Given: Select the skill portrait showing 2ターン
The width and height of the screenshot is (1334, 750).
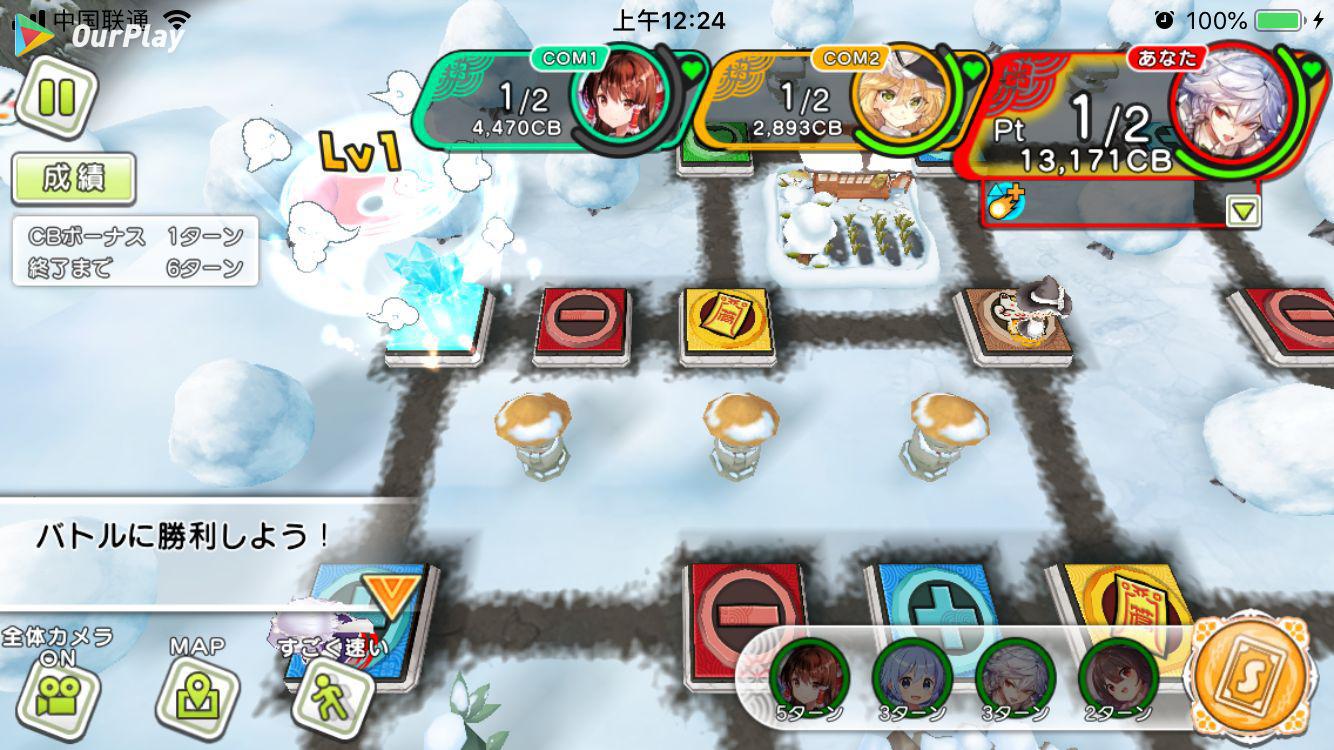Looking at the screenshot, I should (x=1117, y=677).
